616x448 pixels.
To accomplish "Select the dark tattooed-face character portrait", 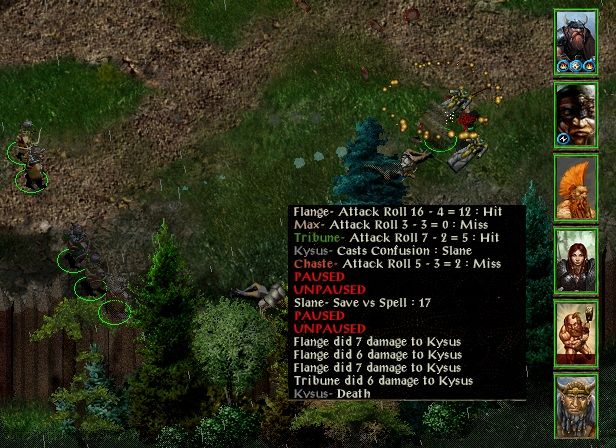I will [x=576, y=115].
